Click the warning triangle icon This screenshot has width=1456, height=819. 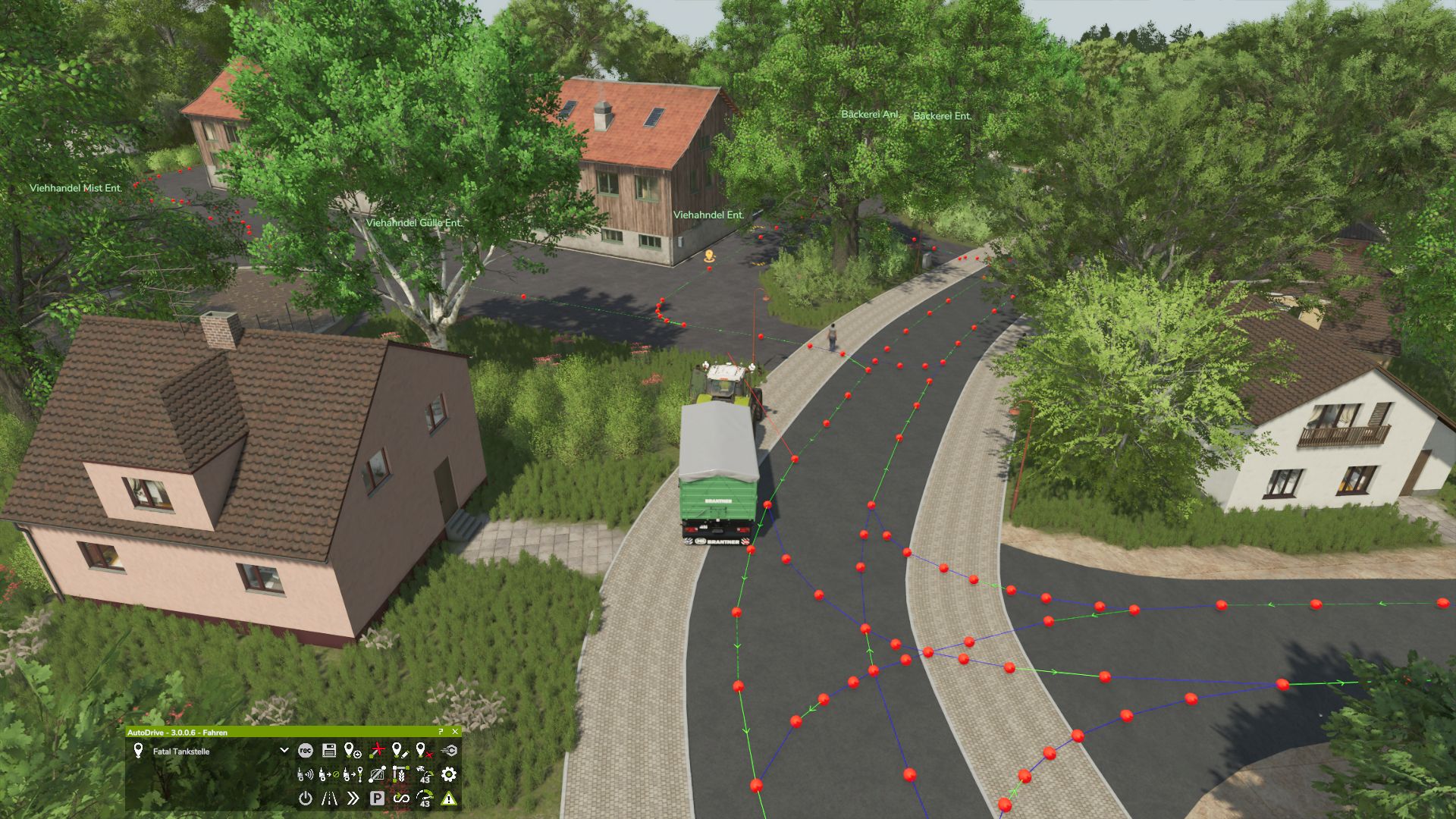pos(449,798)
